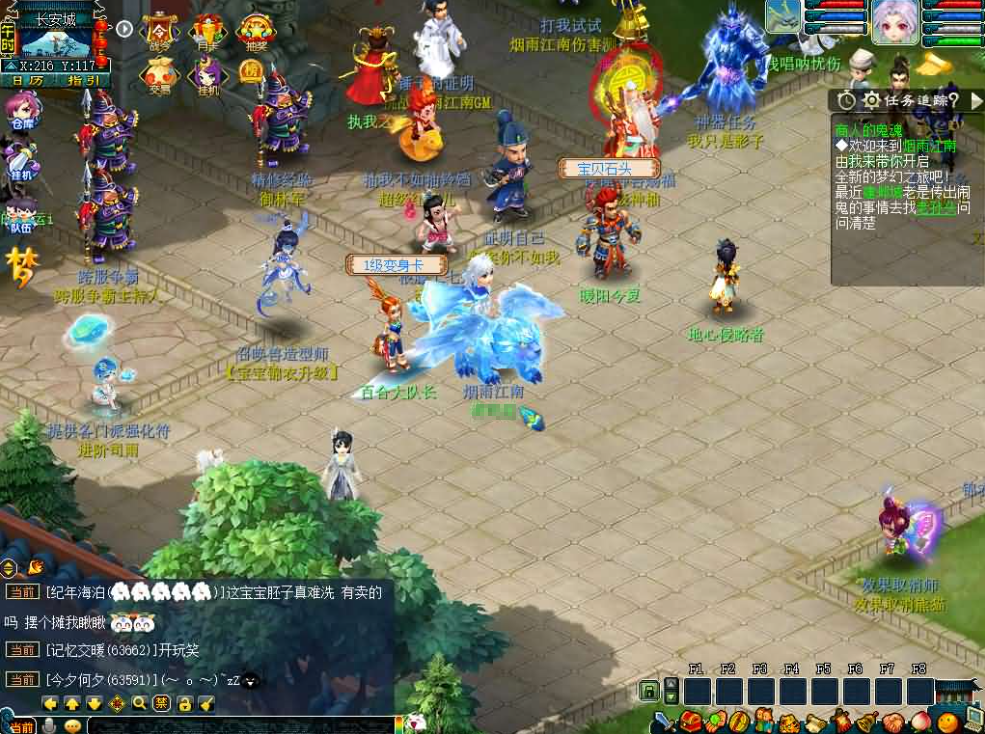The width and height of the screenshot is (985, 734).
Task: Open the purple-haired 挂机 icon in top row
Action: [208, 75]
